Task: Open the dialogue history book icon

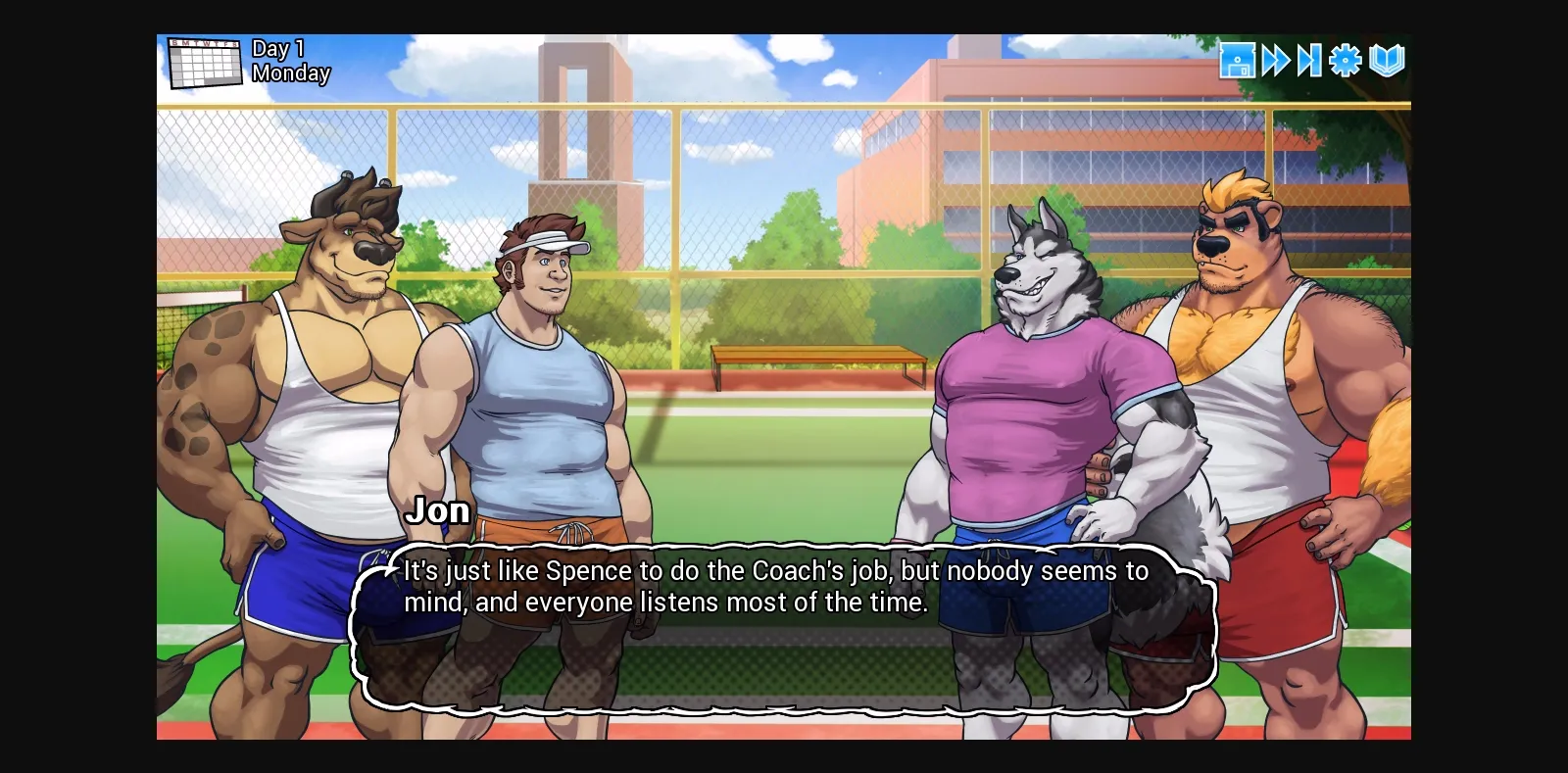Action: tap(1384, 61)
